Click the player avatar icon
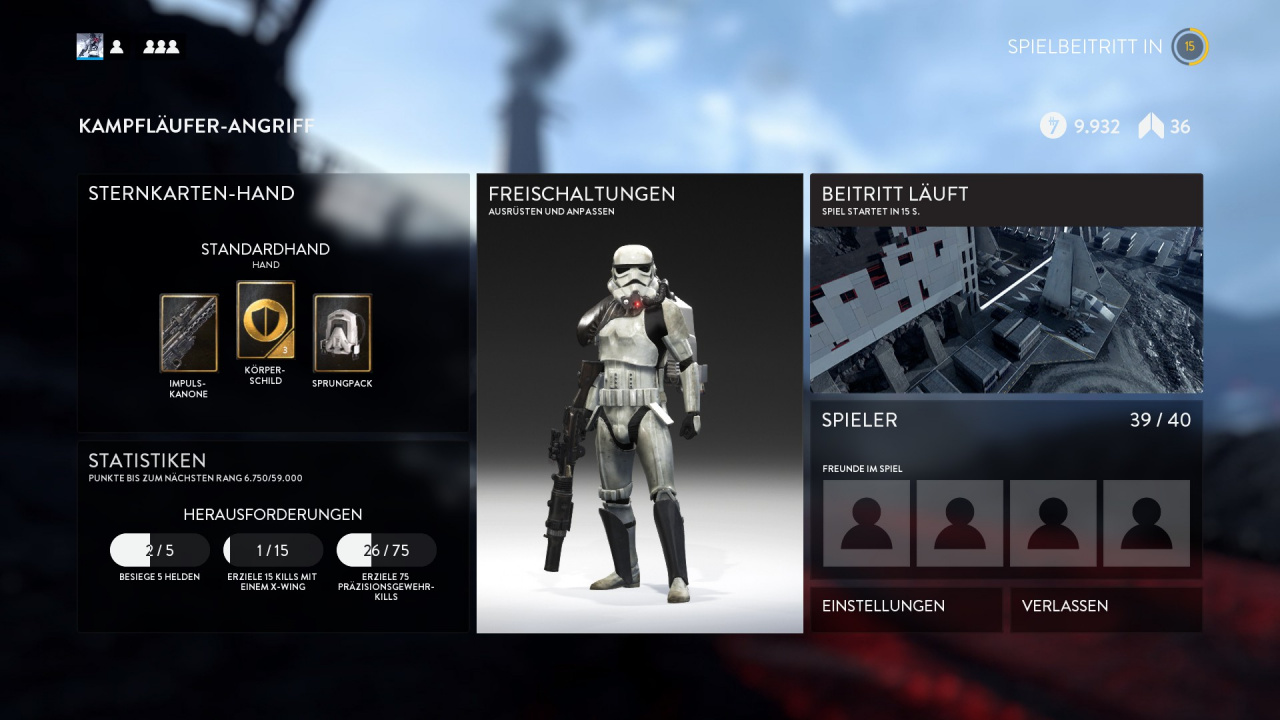1280x720 pixels. point(90,46)
